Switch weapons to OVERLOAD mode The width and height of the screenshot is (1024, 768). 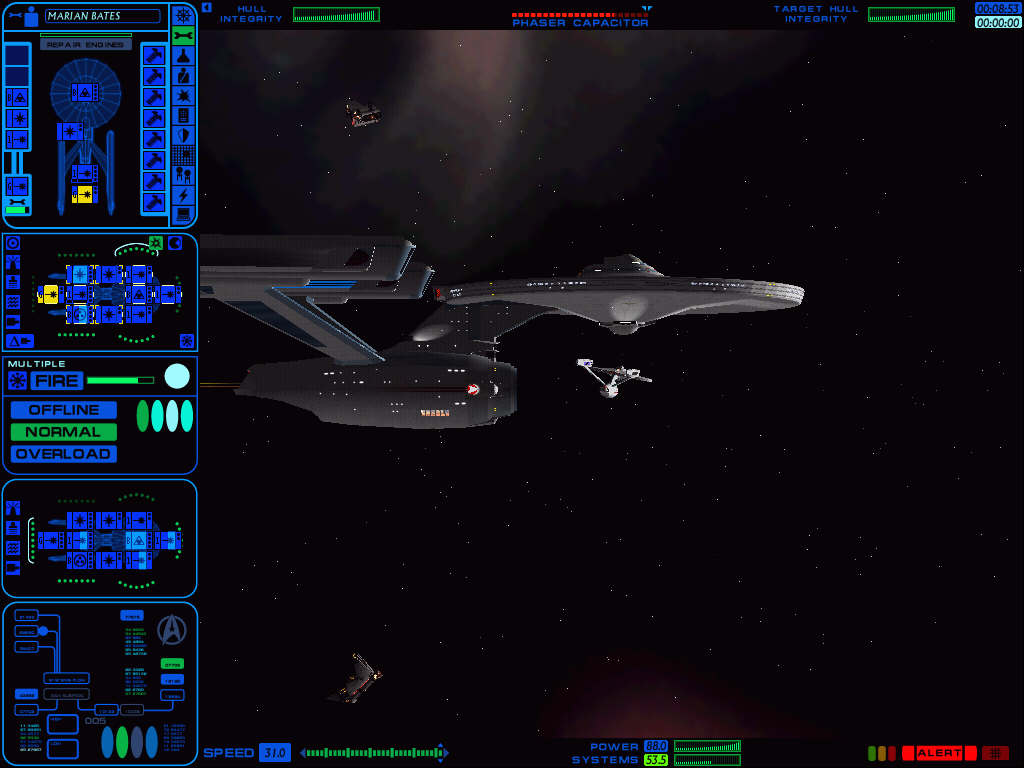(x=64, y=454)
